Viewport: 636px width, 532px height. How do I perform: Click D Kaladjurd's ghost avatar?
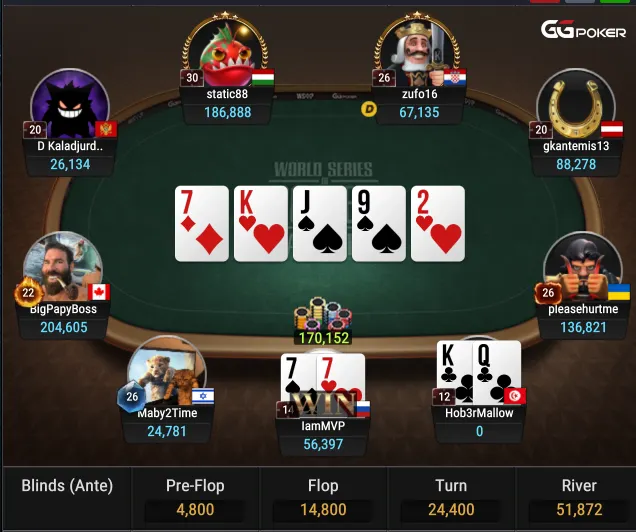(x=68, y=108)
